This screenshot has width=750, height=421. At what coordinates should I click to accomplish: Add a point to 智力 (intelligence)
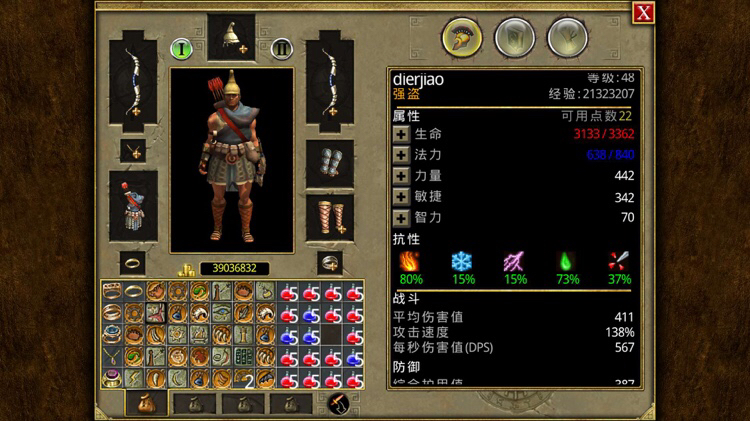pyautogui.click(x=401, y=217)
